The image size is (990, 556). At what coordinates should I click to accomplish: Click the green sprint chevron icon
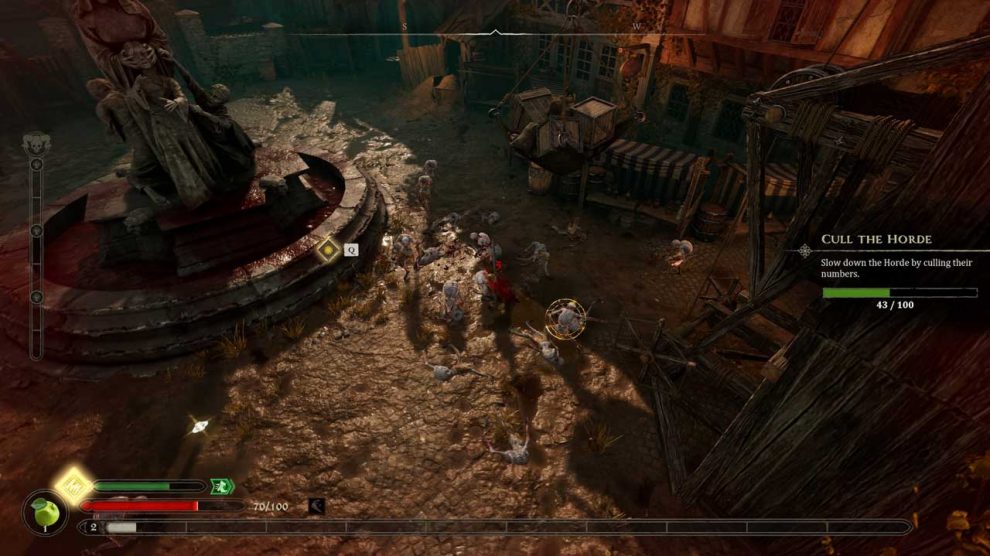click(x=222, y=486)
